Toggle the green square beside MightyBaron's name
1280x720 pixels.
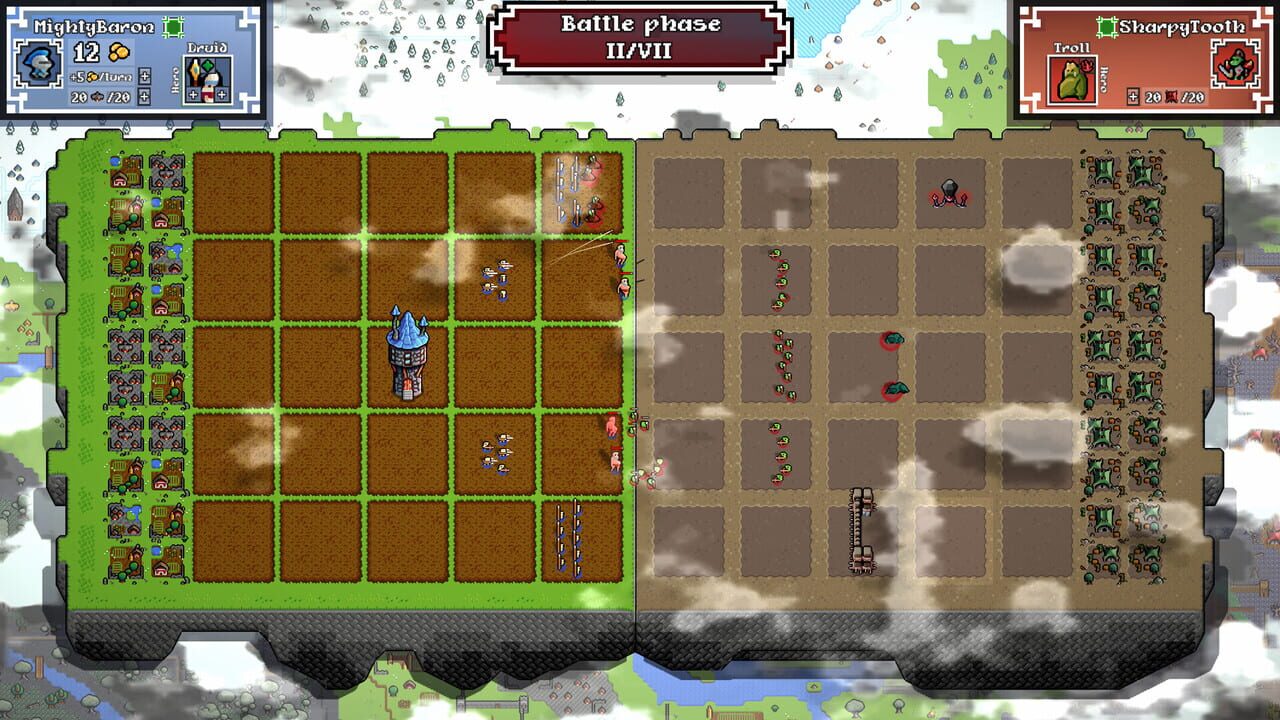click(x=174, y=26)
